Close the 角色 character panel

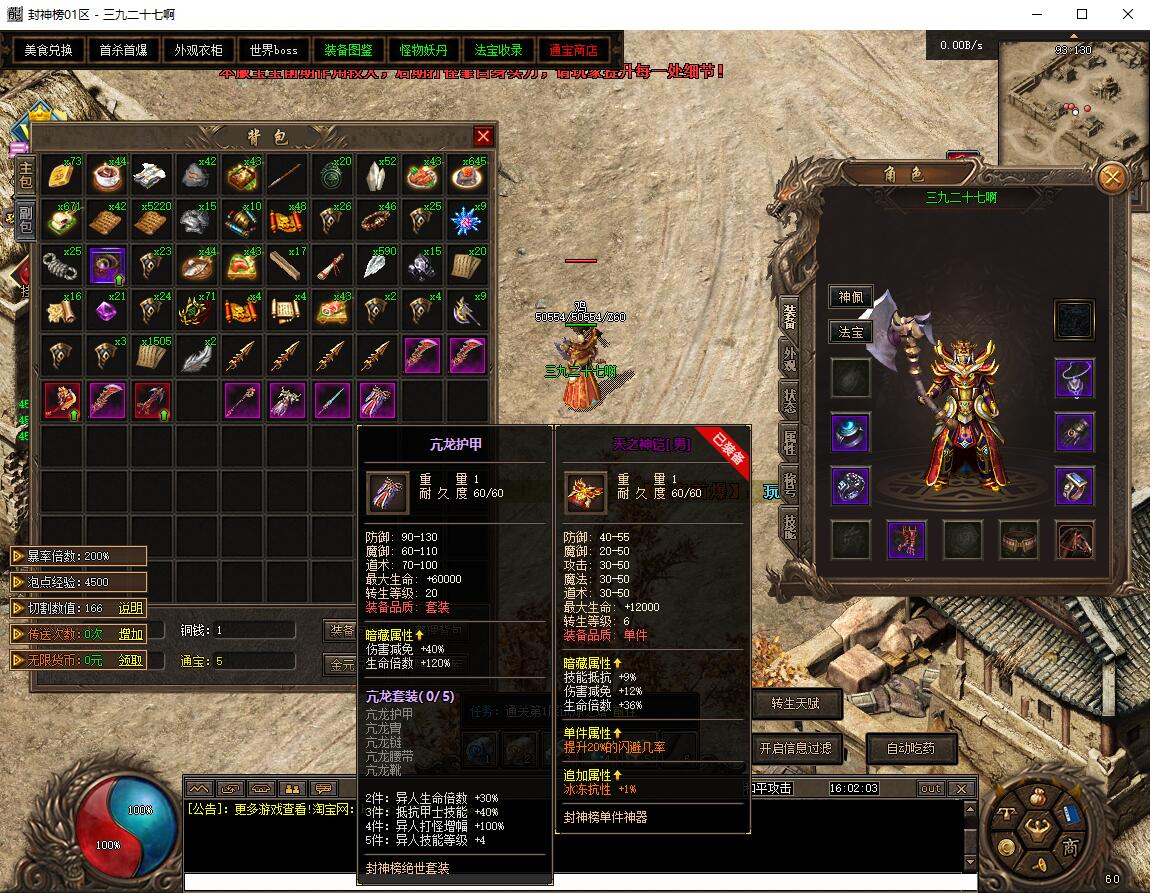coord(1111,179)
